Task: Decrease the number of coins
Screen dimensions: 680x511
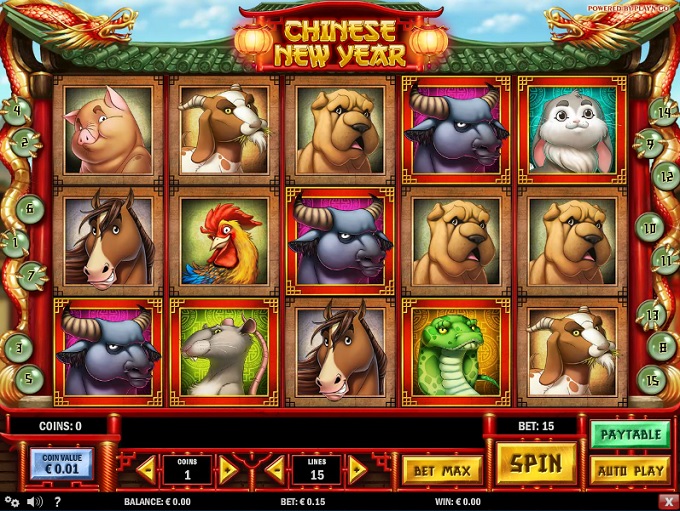Action: pyautogui.click(x=146, y=469)
